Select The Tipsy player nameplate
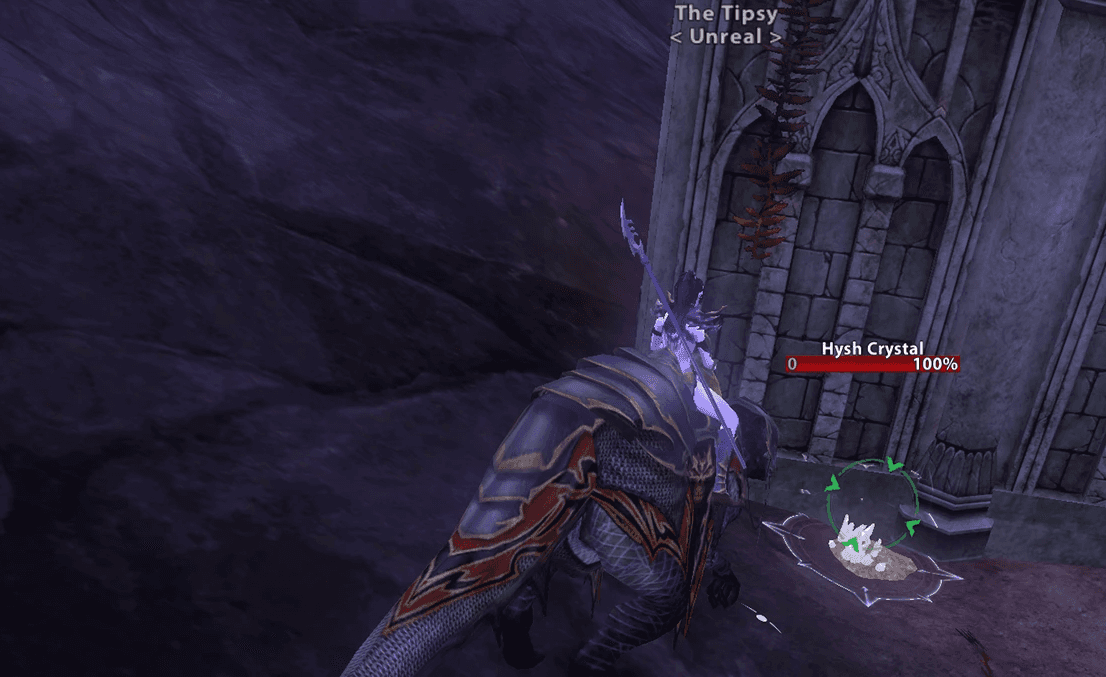The height and width of the screenshot is (677, 1106). [726, 14]
